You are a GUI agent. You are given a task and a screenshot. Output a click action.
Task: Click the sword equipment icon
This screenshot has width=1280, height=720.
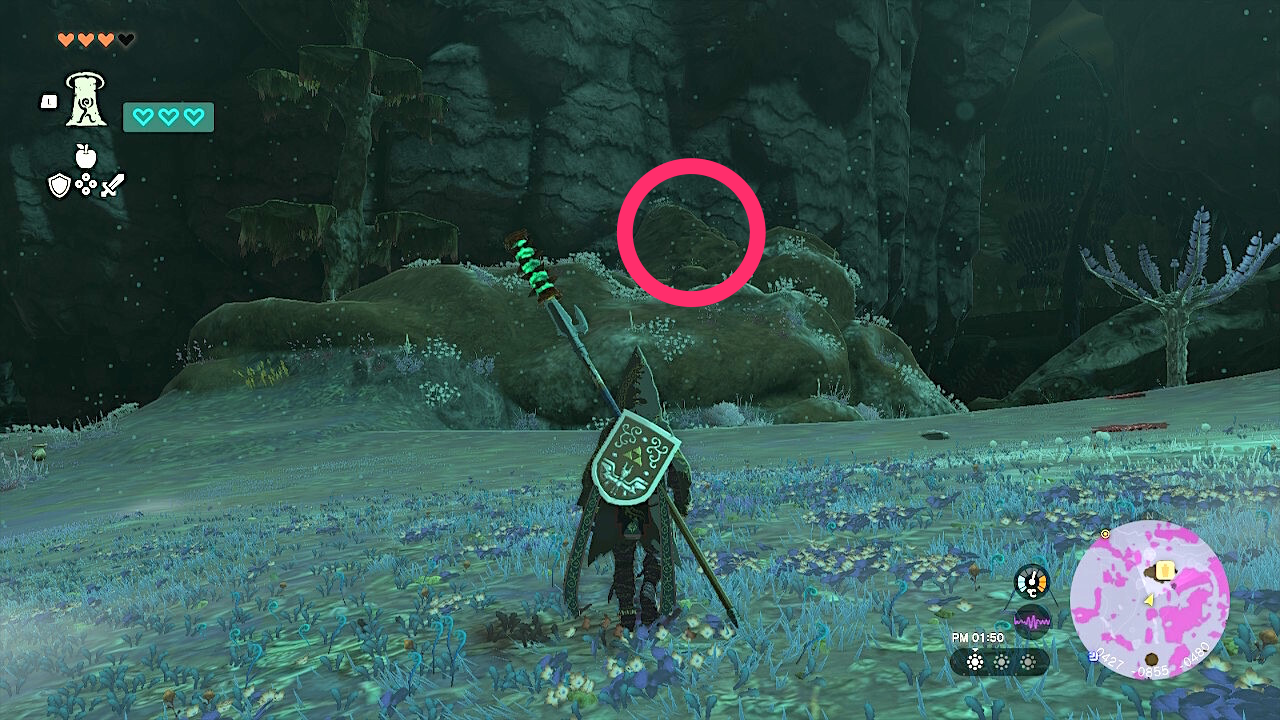(x=112, y=183)
